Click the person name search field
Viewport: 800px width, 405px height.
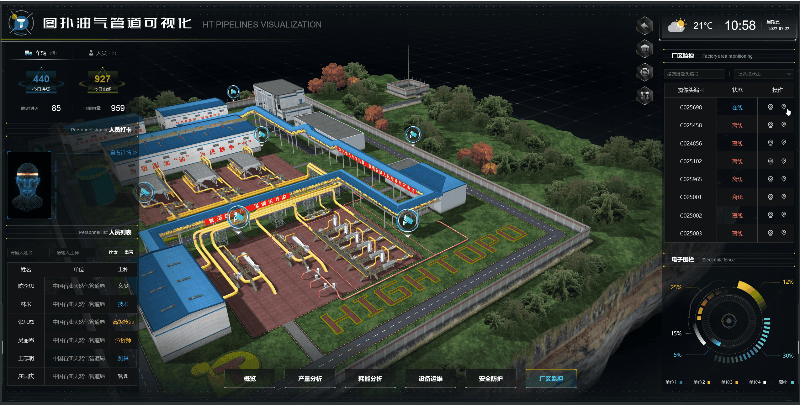[x=24, y=253]
